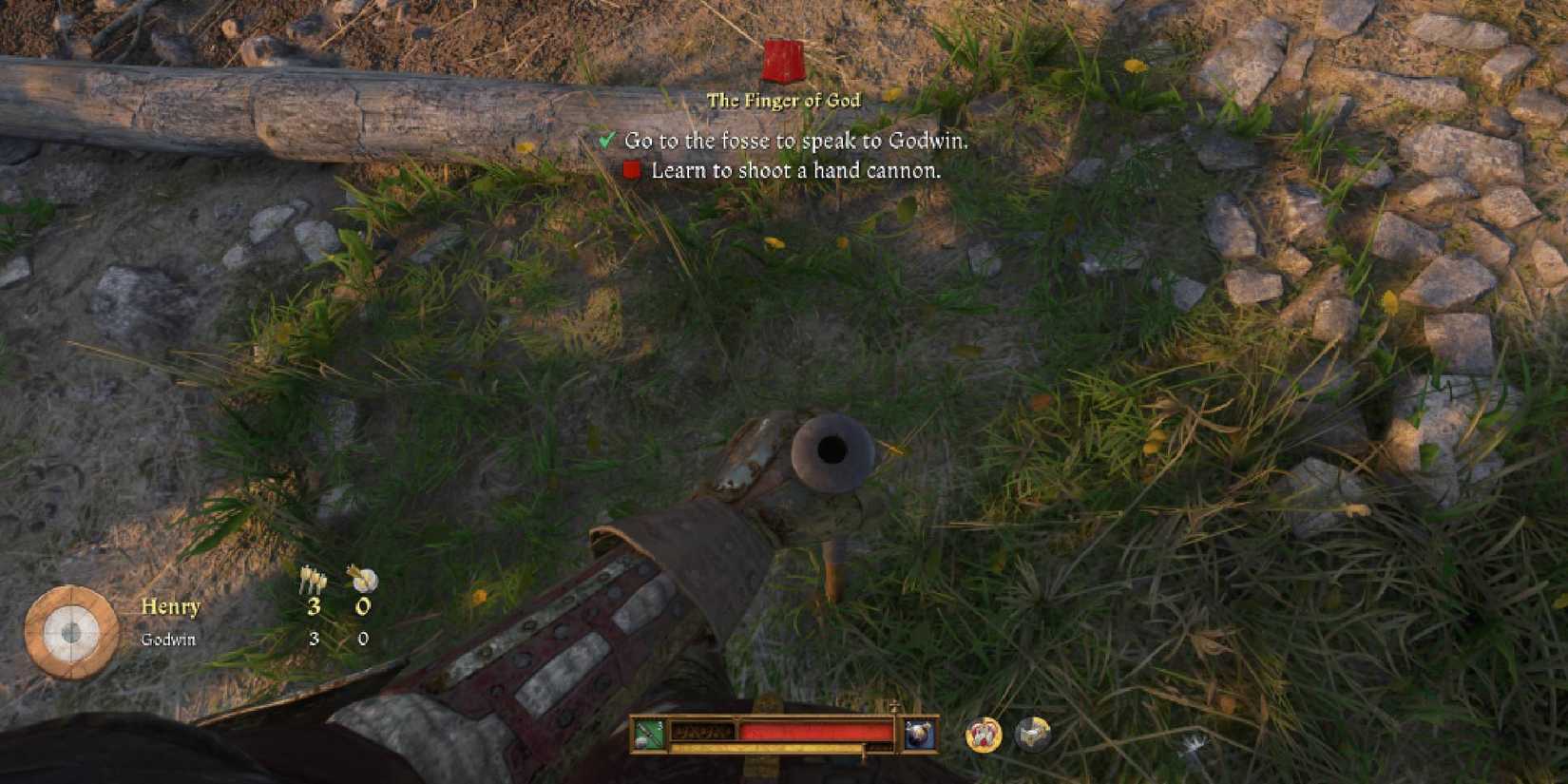Click the bullseye center of the compass dial
This screenshot has width=1568, height=784.
tap(71, 630)
